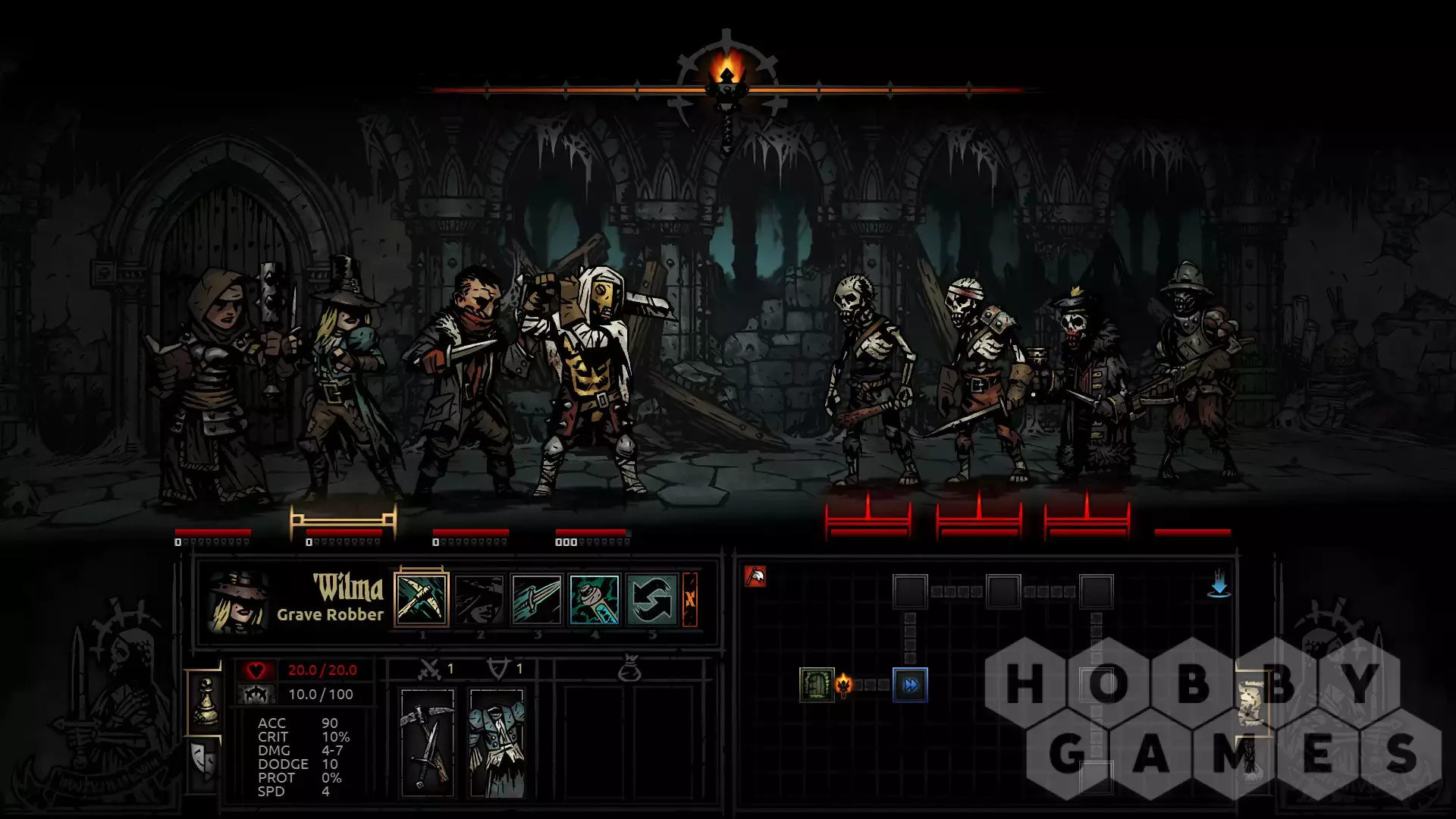Switch to the chess pawn stats tab
The width and height of the screenshot is (1456, 819).
click(206, 701)
